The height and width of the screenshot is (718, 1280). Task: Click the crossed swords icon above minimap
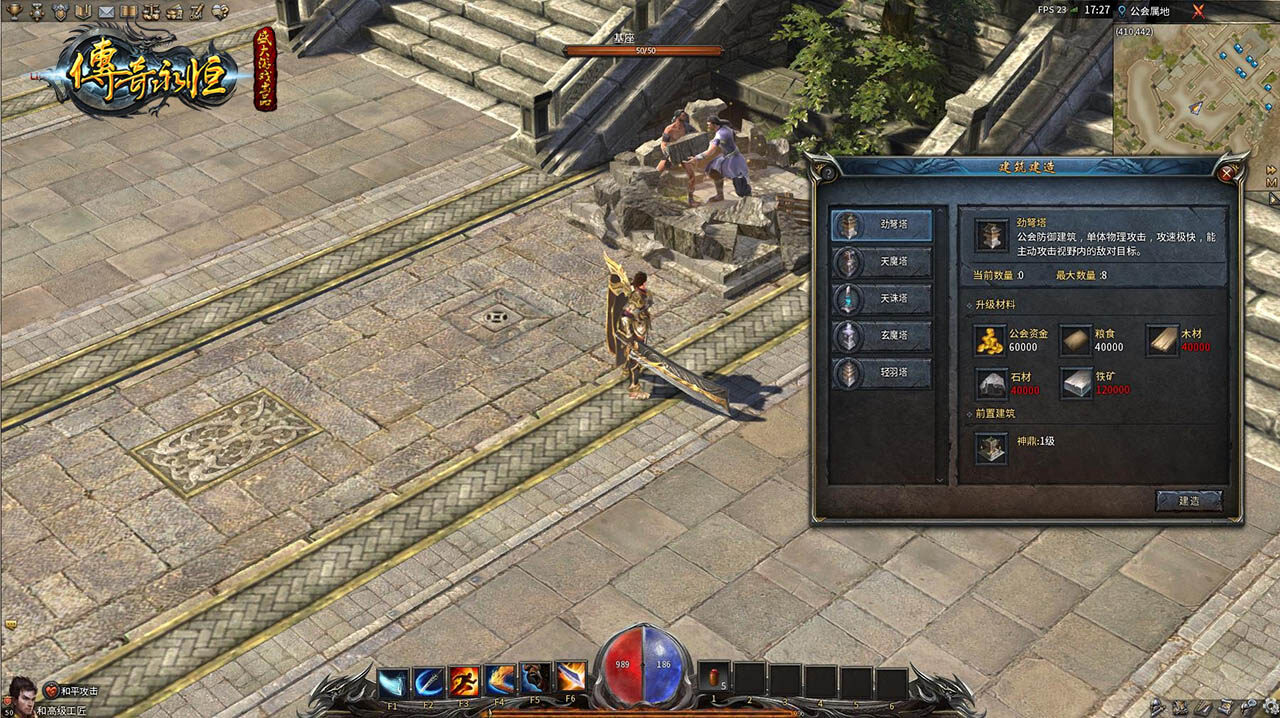[x=1198, y=11]
